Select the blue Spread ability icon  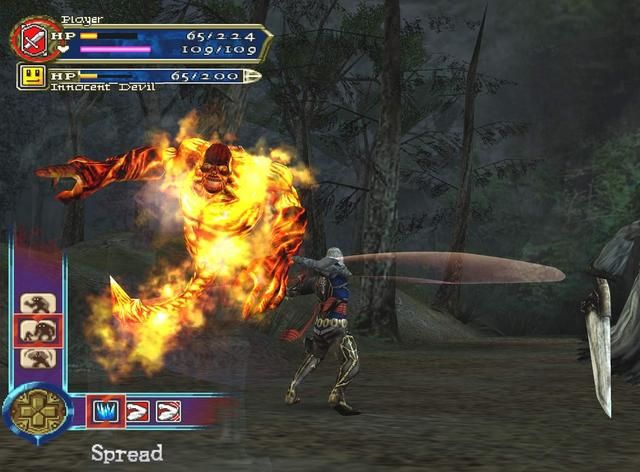pos(106,410)
